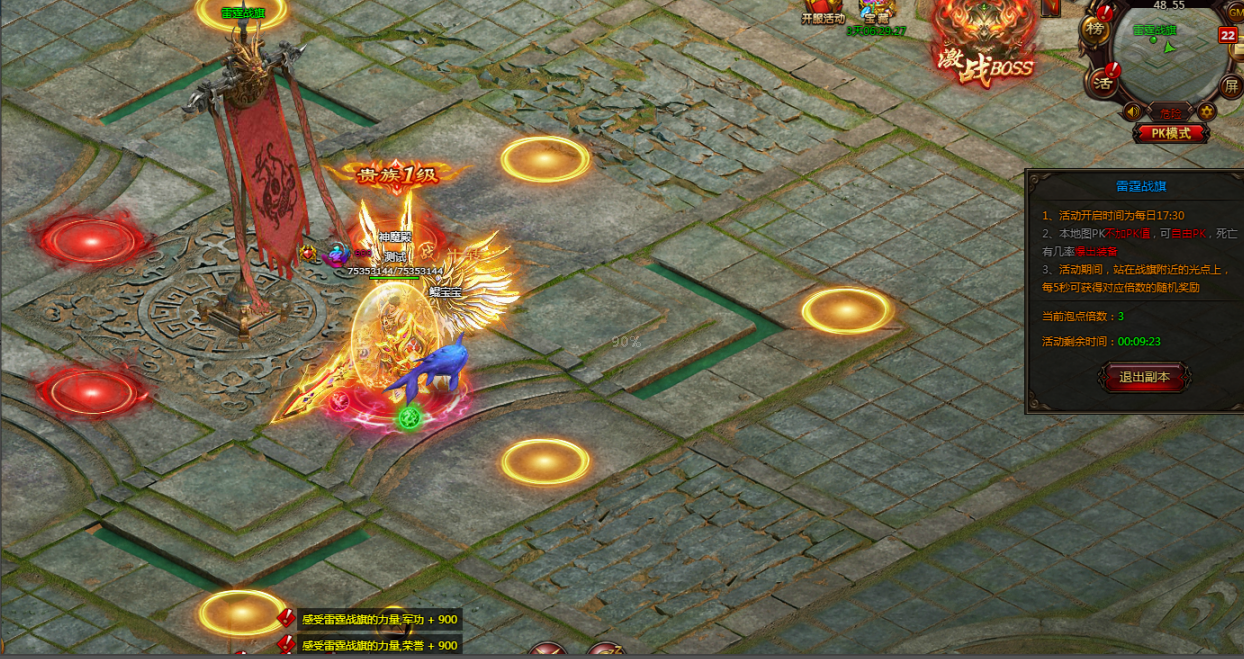Open settings via the gear icon

[1207, 111]
